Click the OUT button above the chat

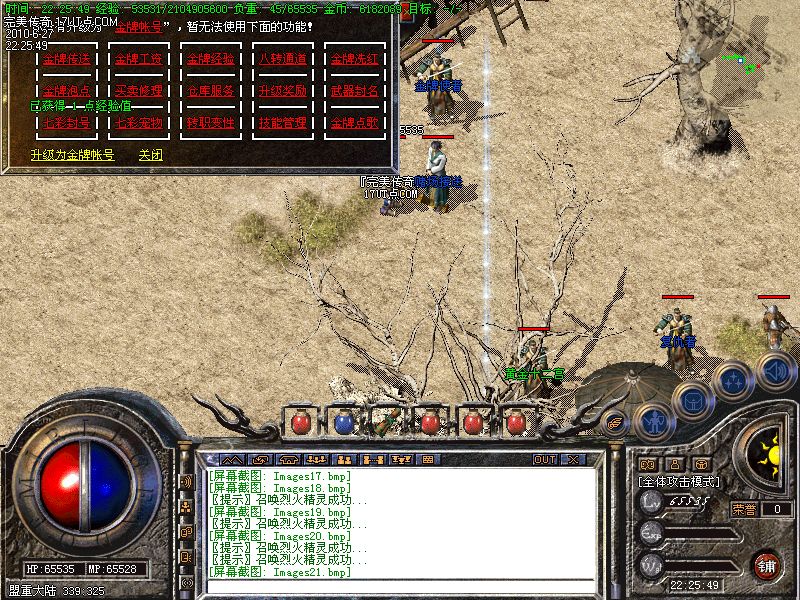tap(544, 460)
